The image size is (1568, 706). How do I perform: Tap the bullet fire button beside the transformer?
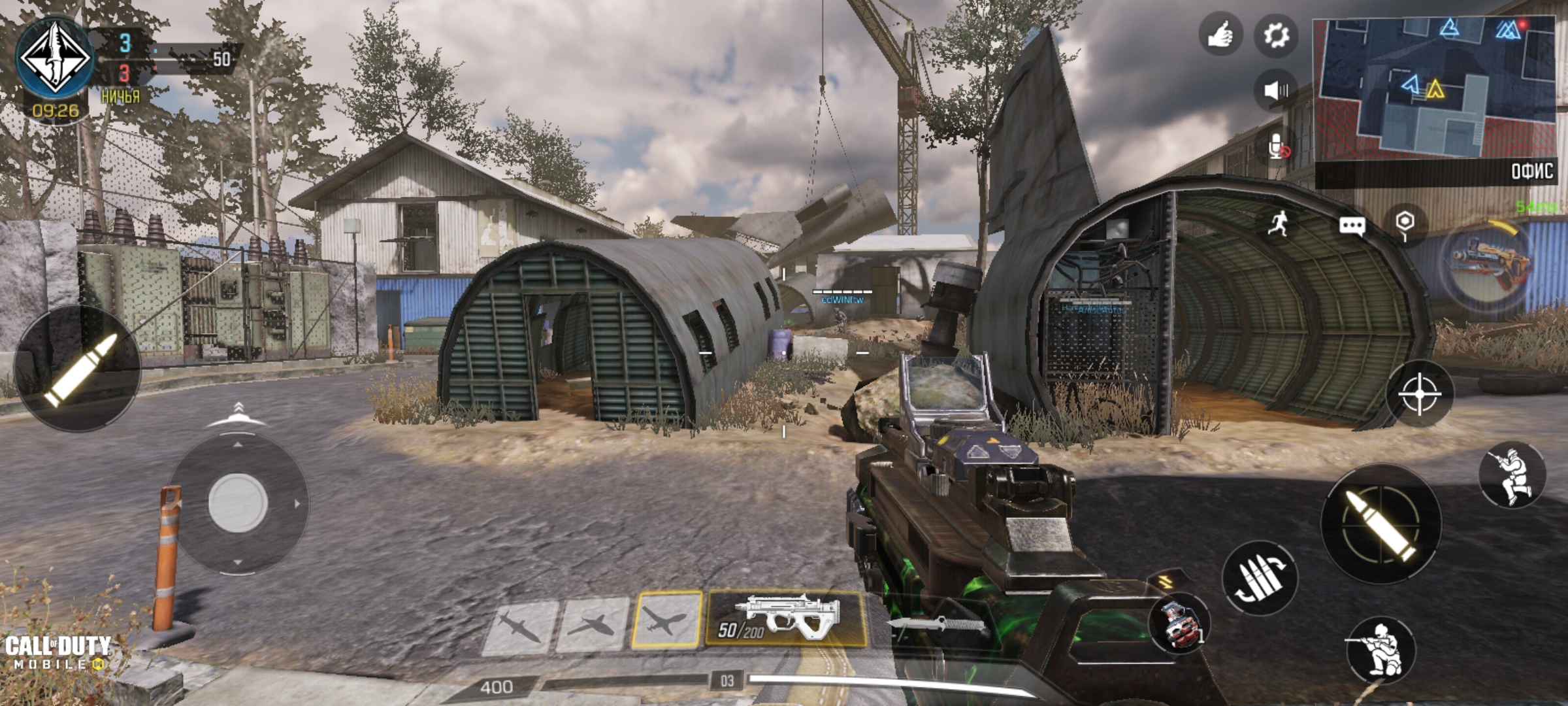(x=77, y=369)
